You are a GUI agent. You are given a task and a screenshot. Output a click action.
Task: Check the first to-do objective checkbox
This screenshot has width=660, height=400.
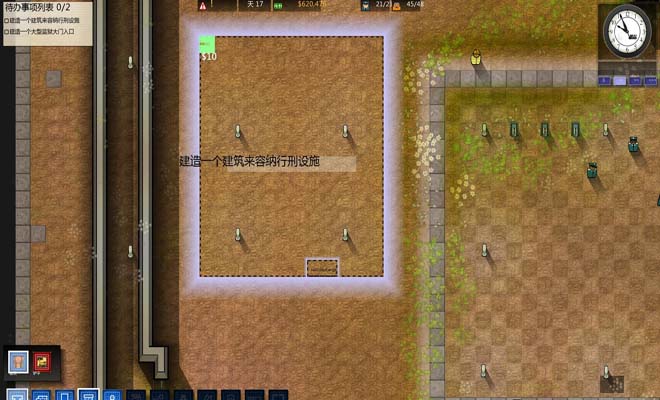point(5,19)
